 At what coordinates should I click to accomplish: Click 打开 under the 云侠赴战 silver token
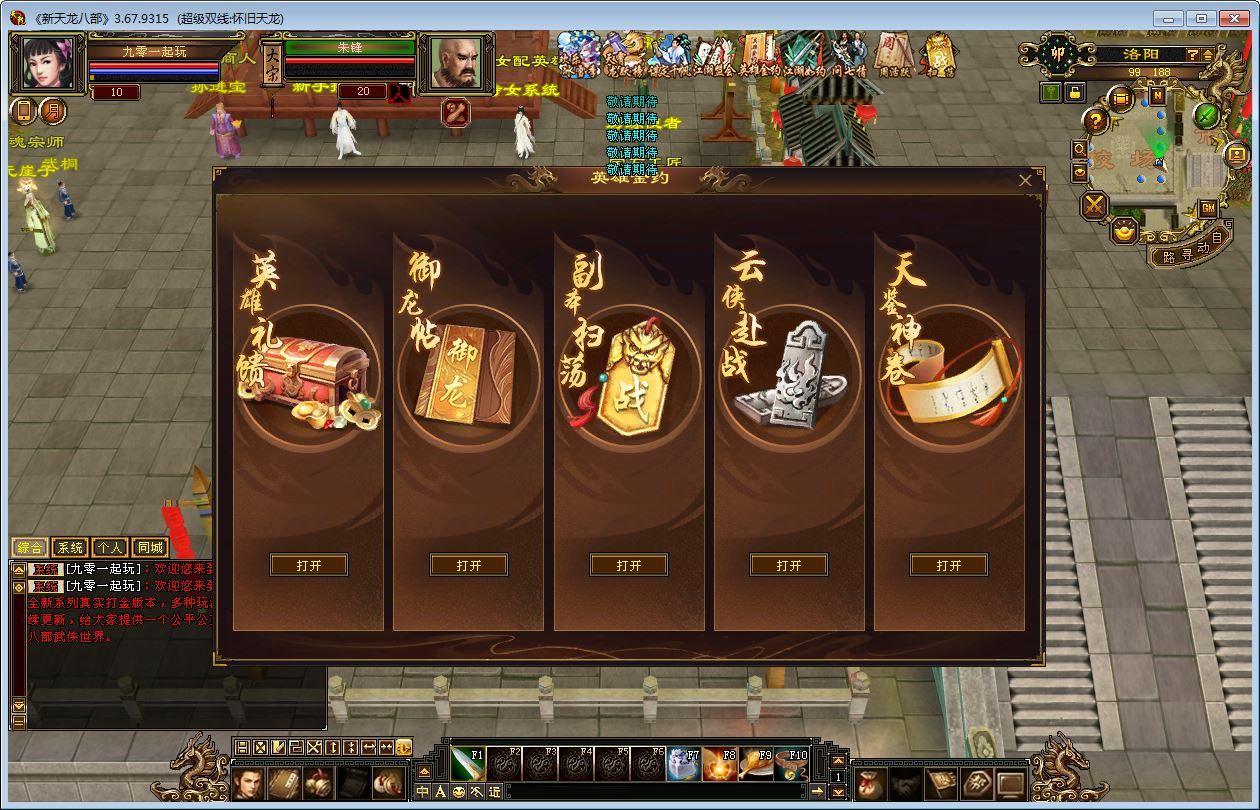point(789,565)
